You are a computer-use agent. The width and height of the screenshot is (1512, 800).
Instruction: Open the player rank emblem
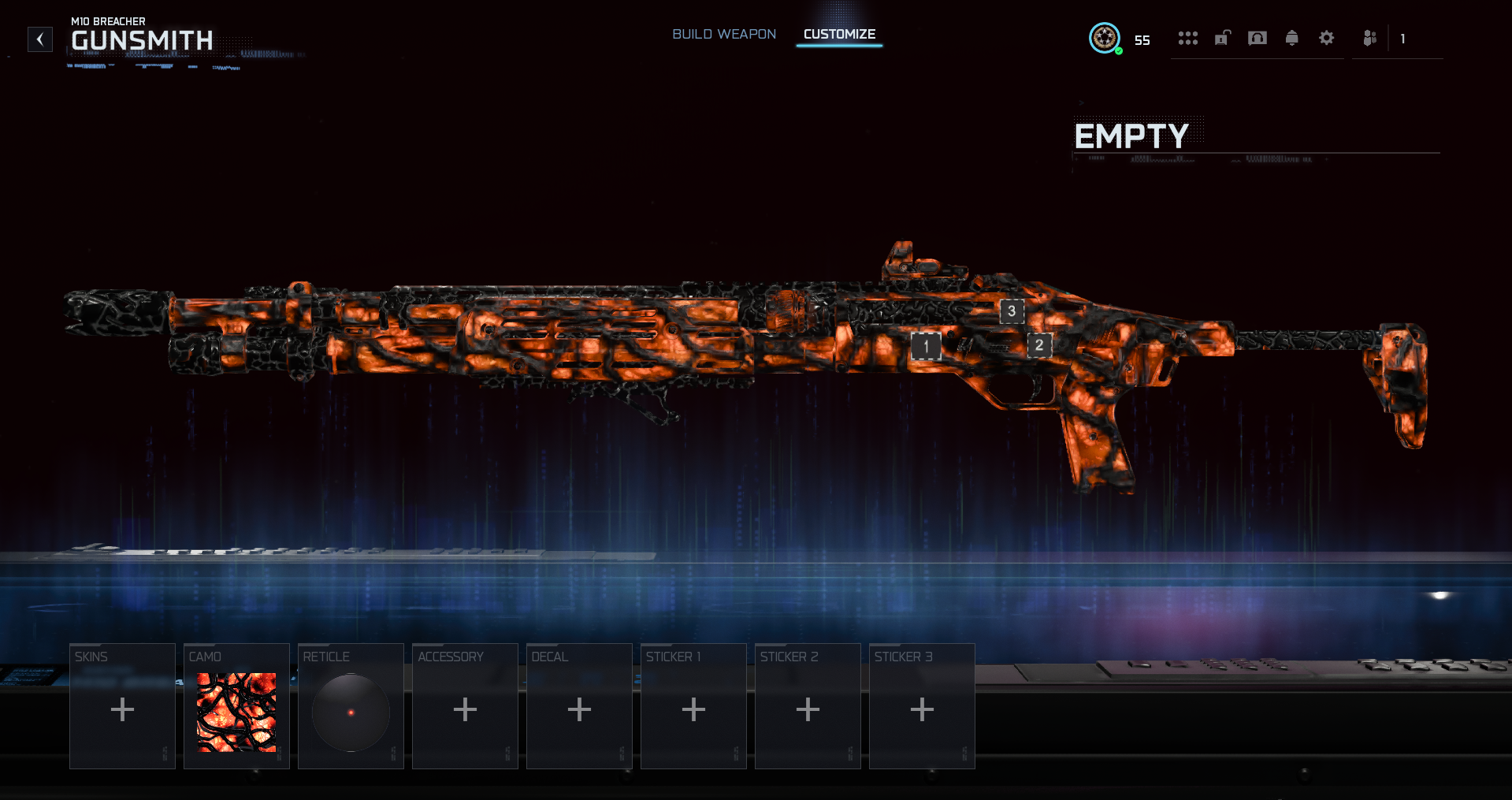[x=1105, y=38]
